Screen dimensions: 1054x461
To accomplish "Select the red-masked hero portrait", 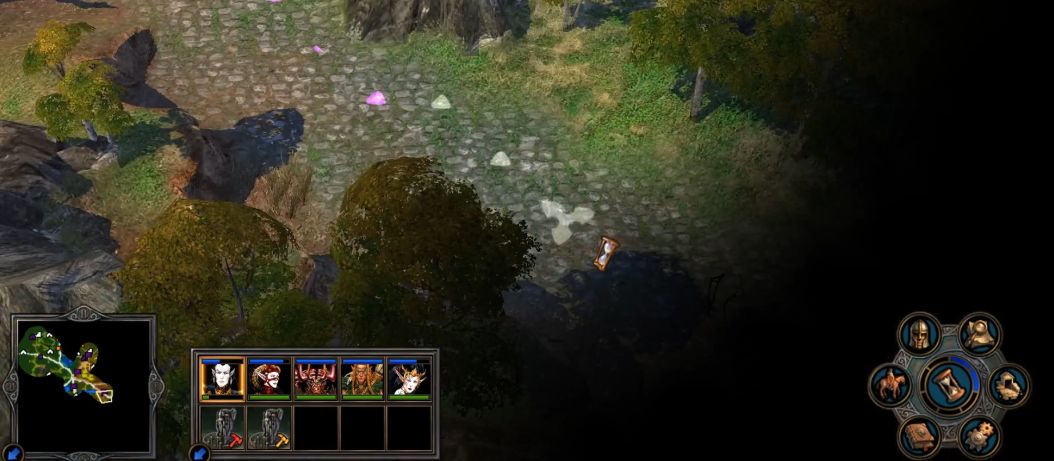I will coord(270,379).
